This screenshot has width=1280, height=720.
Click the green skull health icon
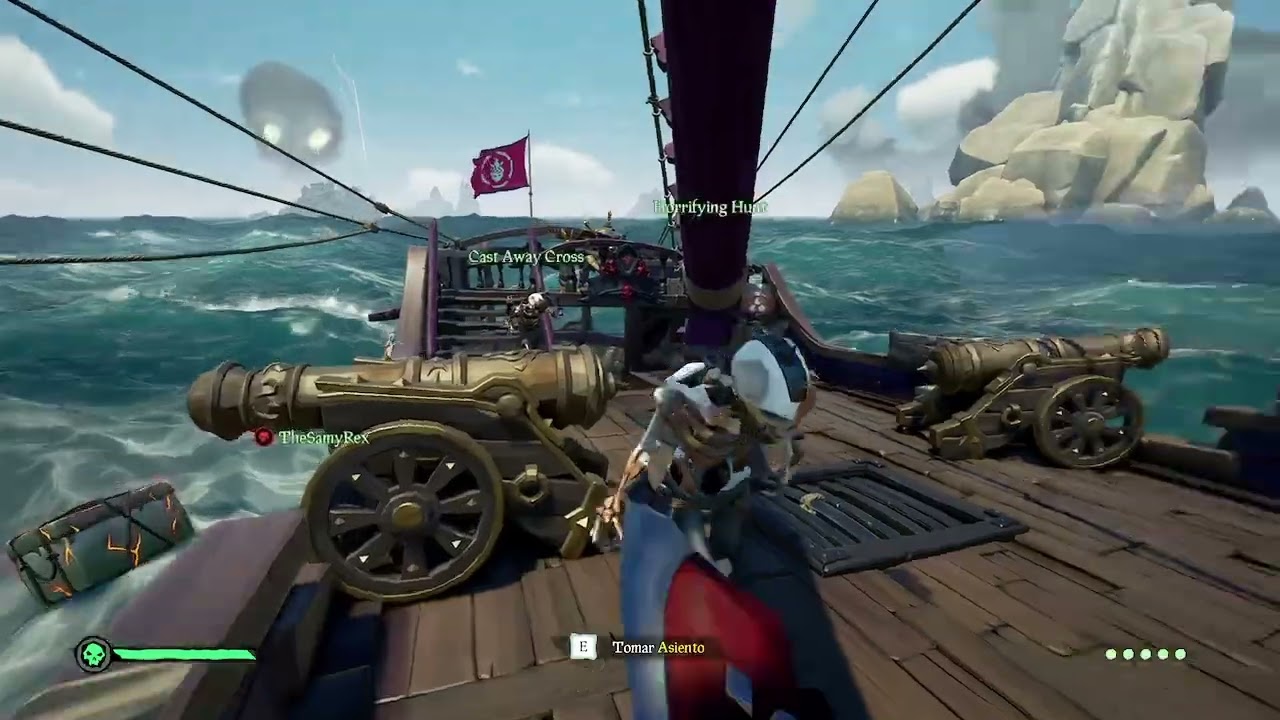[x=93, y=655]
